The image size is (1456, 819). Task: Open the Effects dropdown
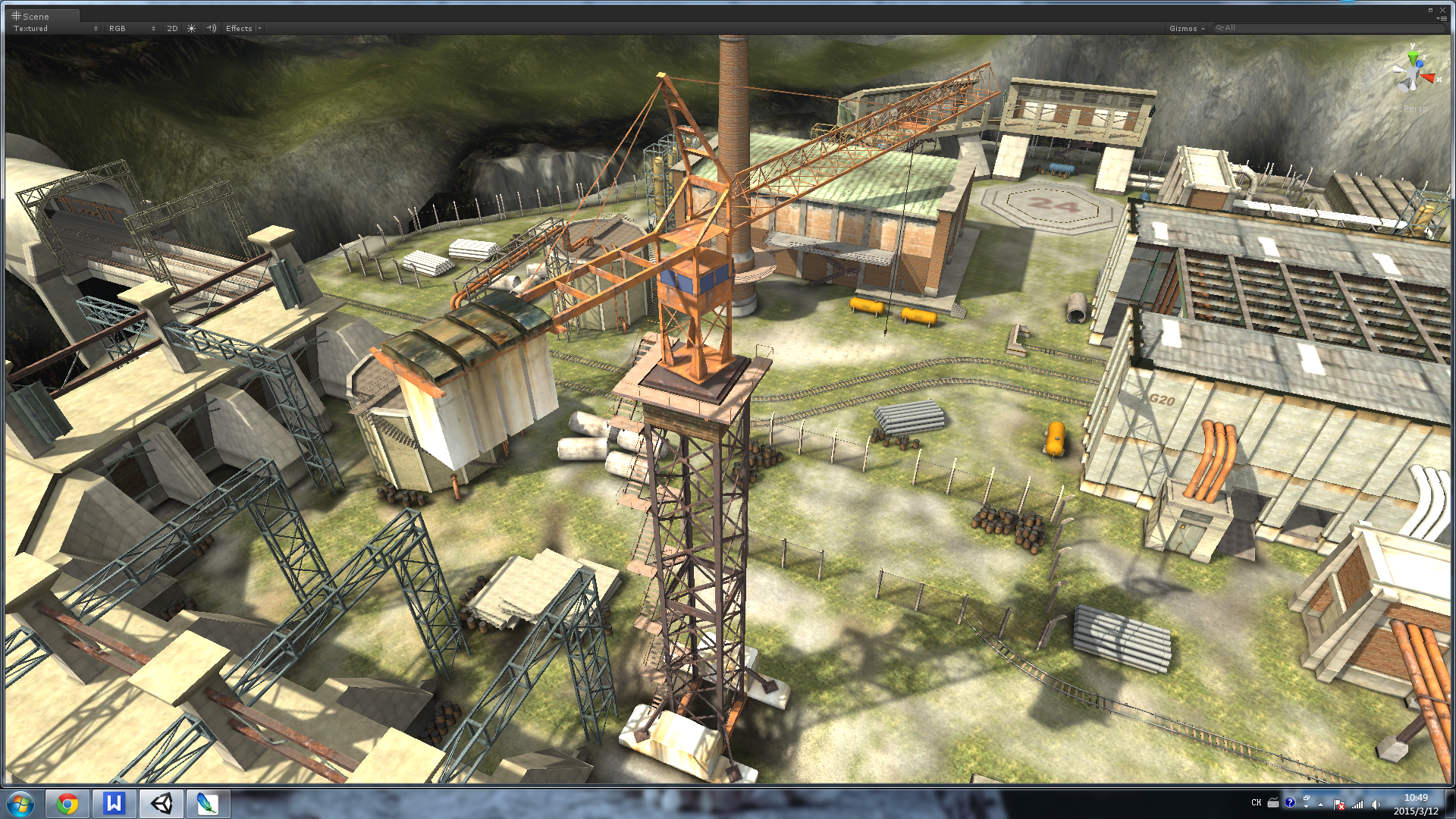243,28
